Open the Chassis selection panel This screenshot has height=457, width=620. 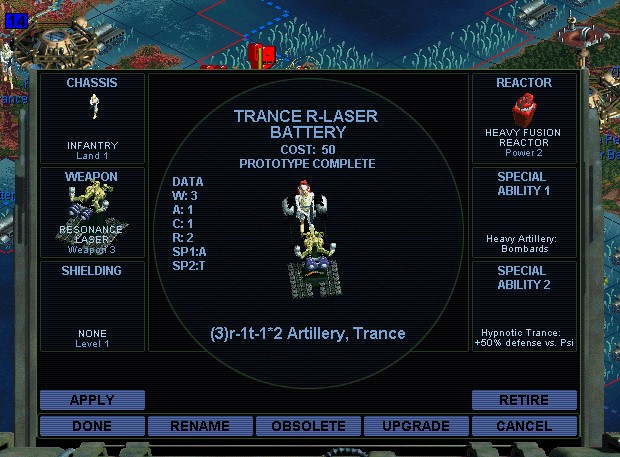click(x=92, y=117)
